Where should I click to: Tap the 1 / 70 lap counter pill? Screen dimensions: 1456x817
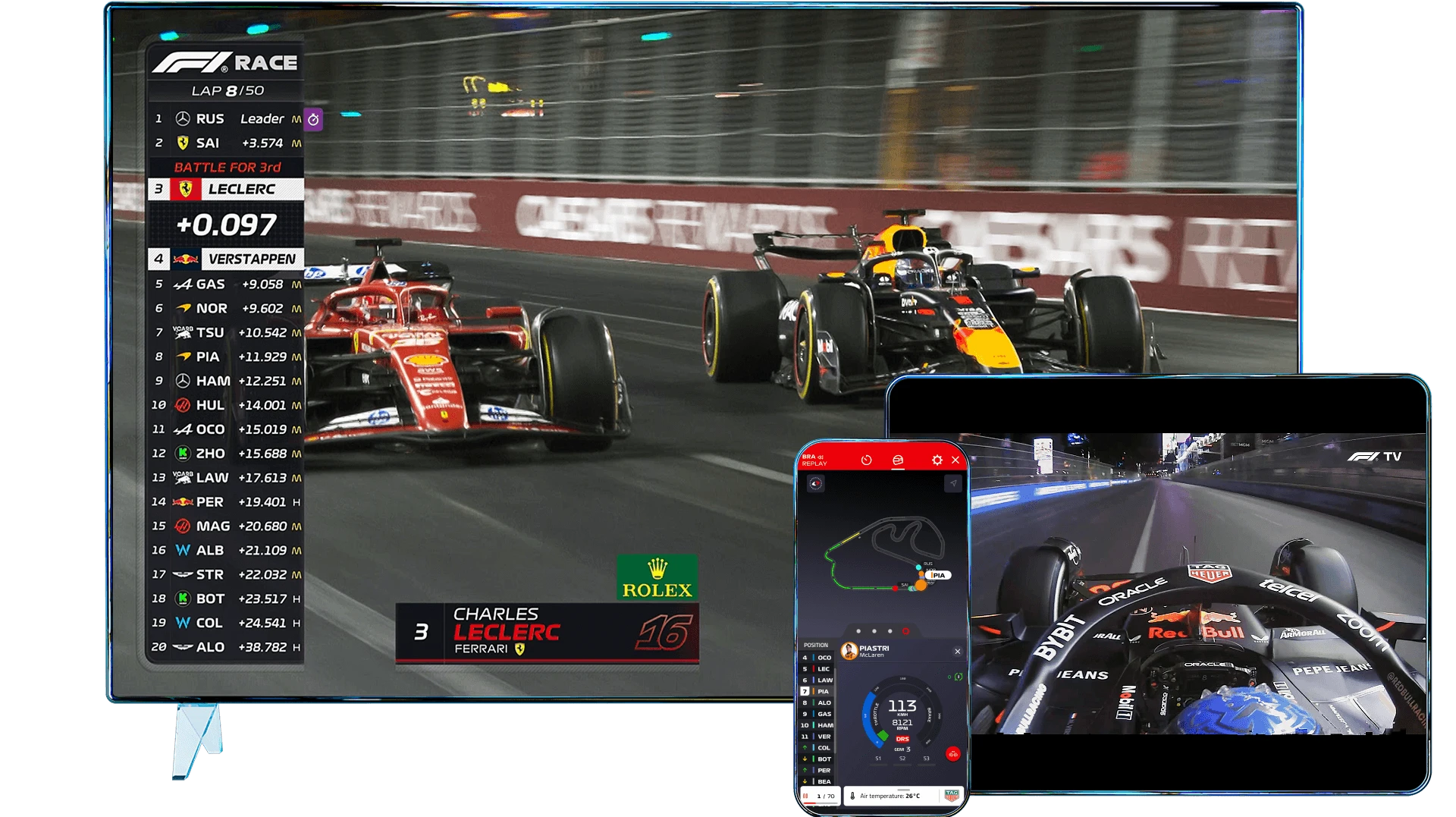tap(825, 796)
